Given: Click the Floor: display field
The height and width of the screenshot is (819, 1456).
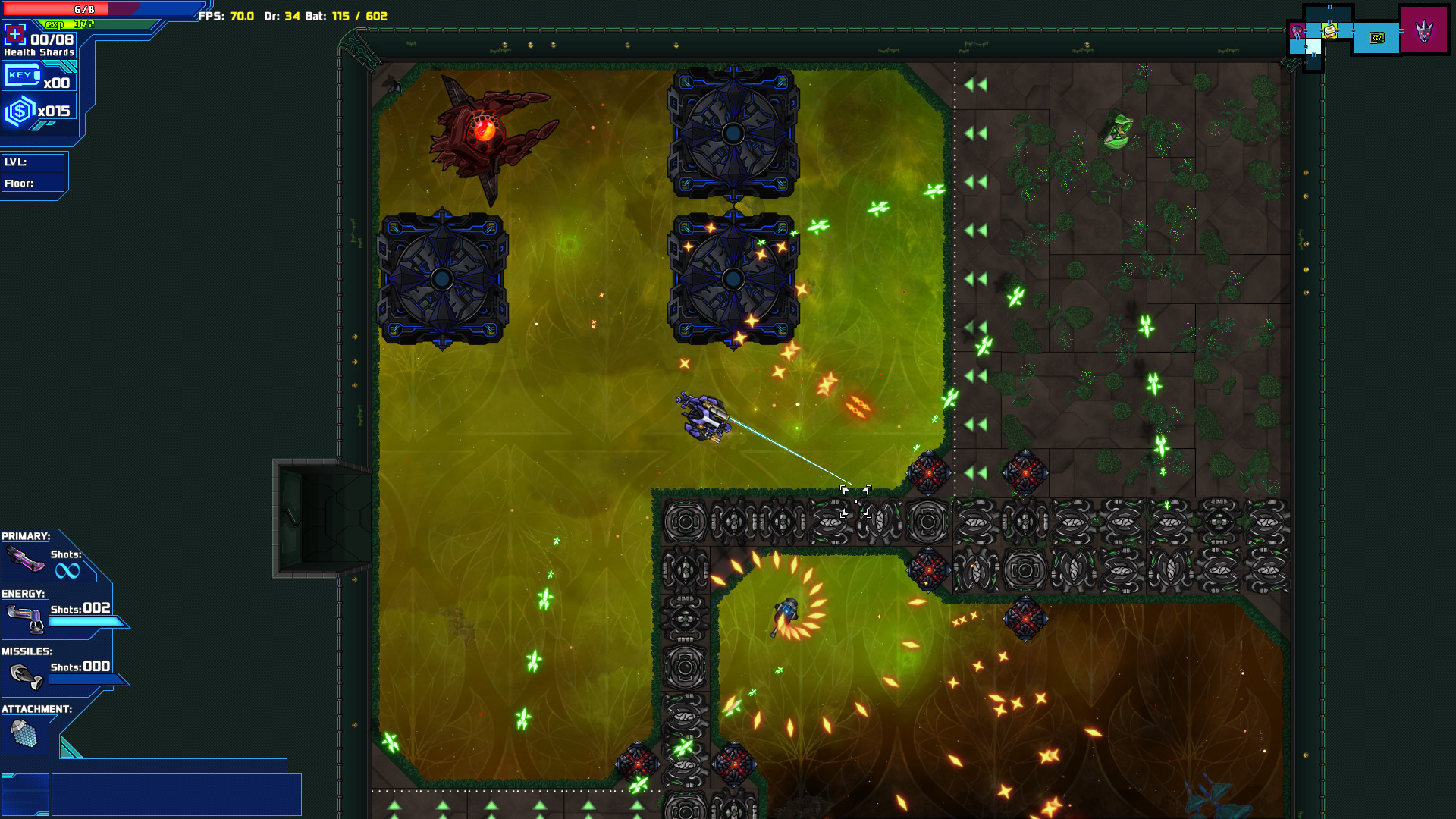Looking at the screenshot, I should click(x=34, y=183).
